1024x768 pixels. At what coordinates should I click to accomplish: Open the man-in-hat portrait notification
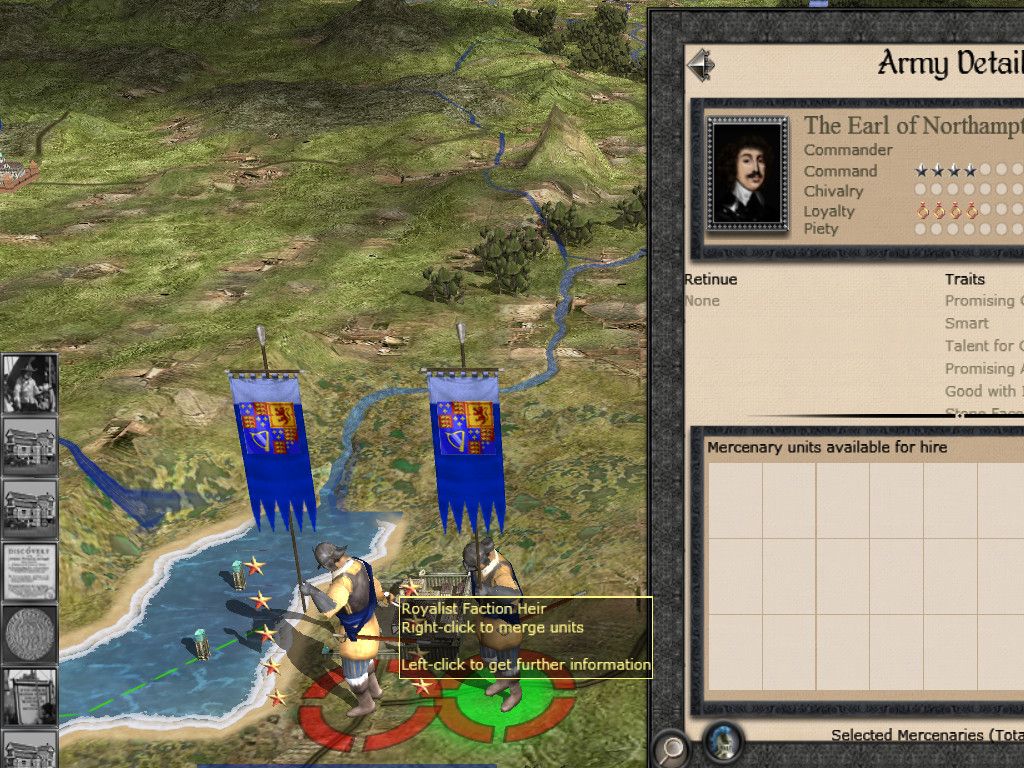point(30,384)
